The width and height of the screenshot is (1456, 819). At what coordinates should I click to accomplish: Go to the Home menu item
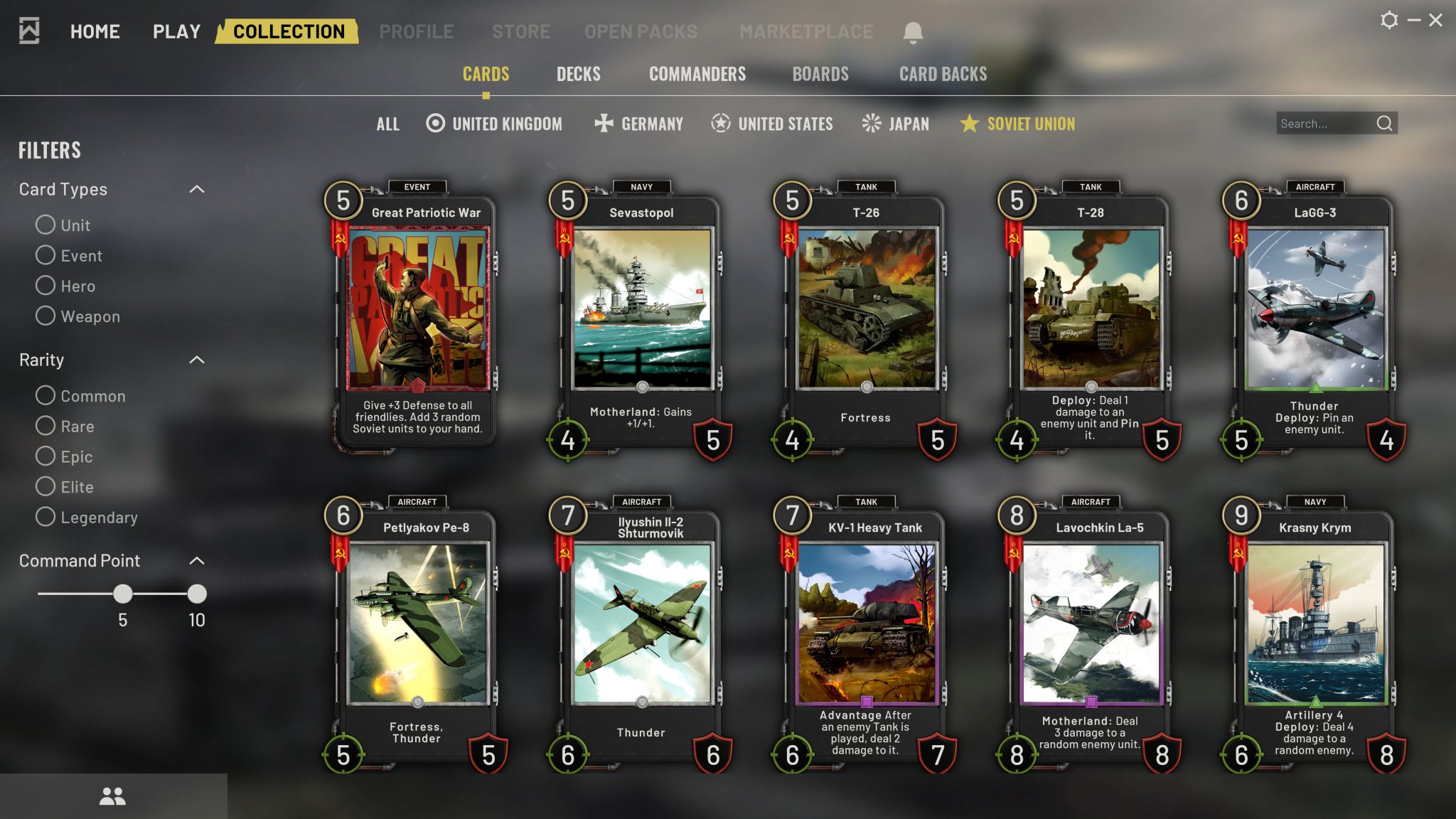pyautogui.click(x=95, y=31)
